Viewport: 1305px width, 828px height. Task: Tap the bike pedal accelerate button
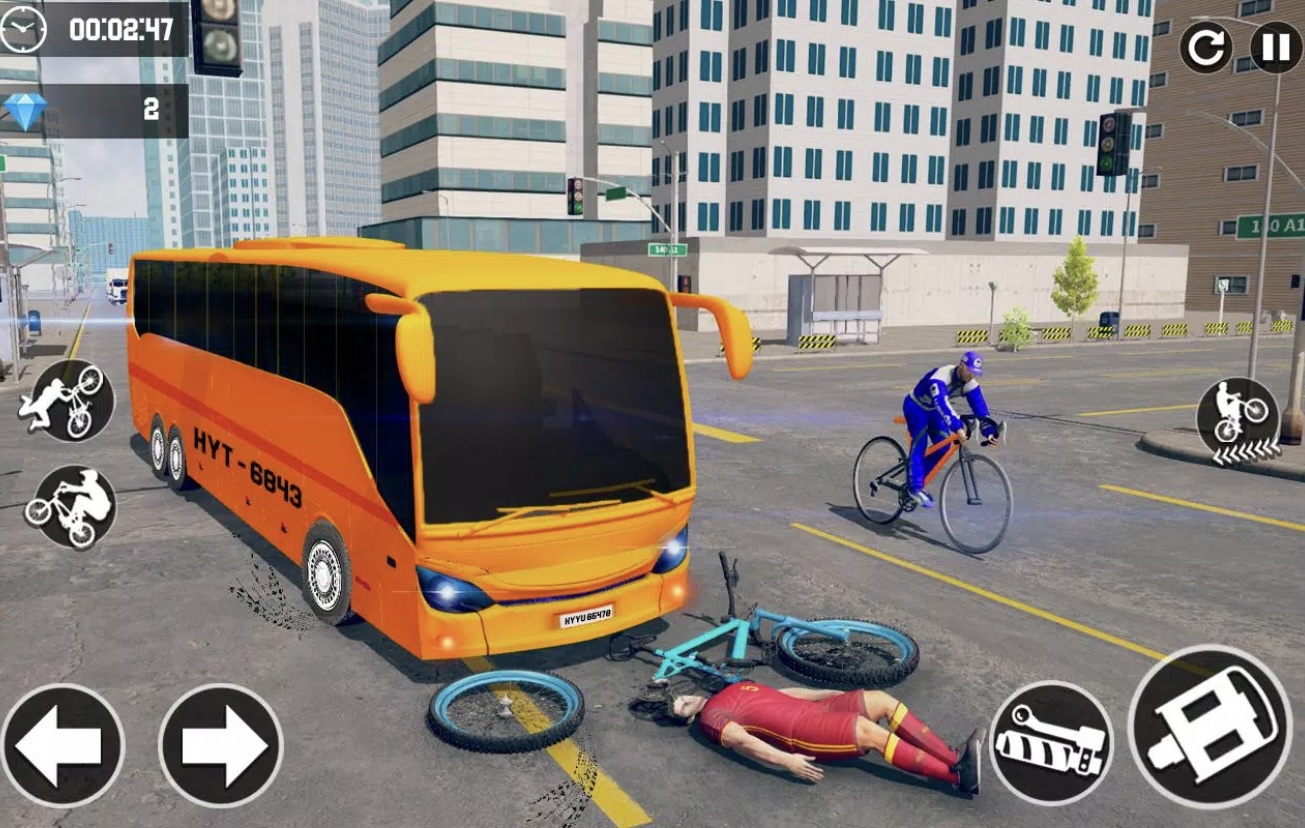1210,725
